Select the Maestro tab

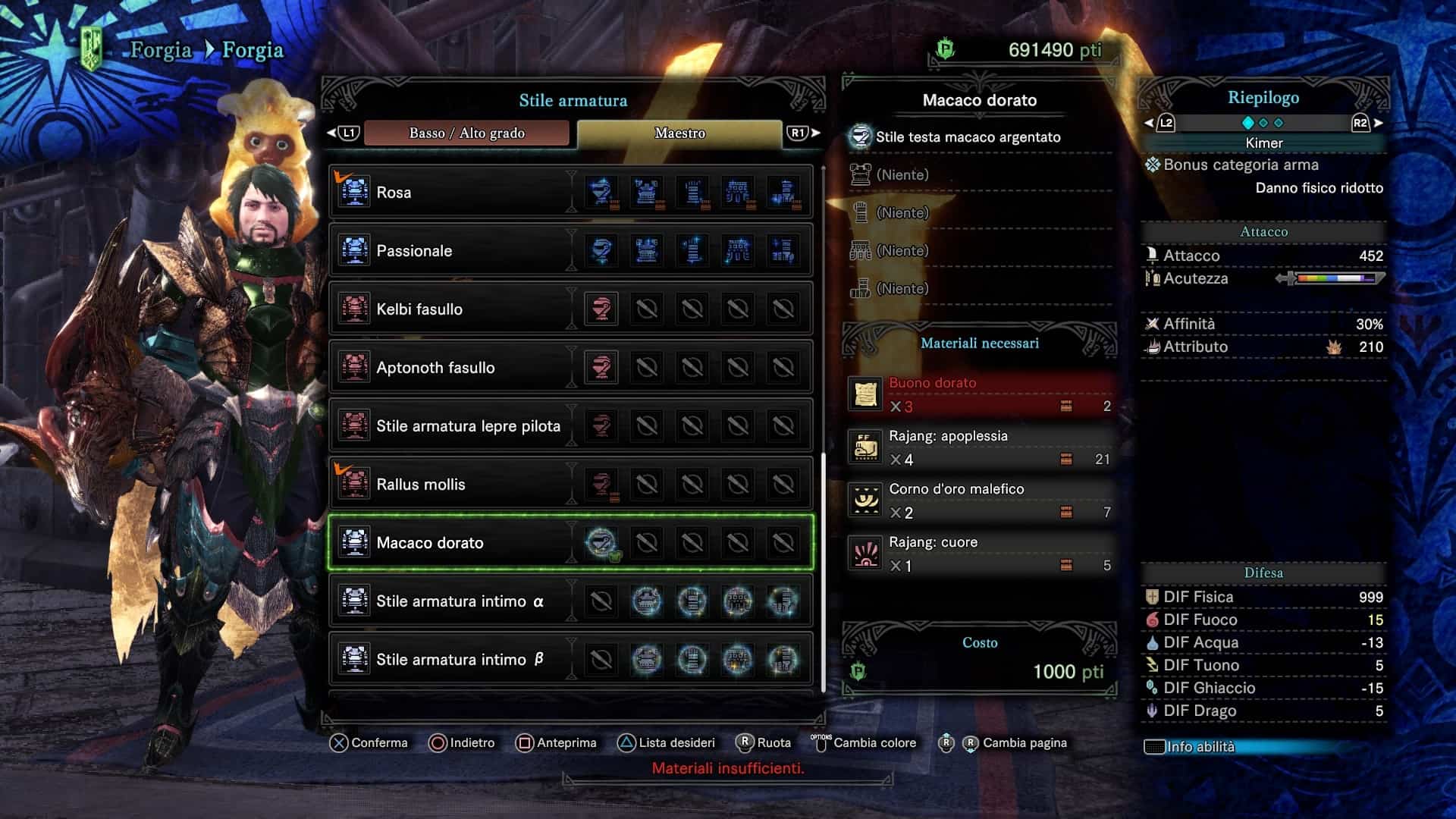679,133
